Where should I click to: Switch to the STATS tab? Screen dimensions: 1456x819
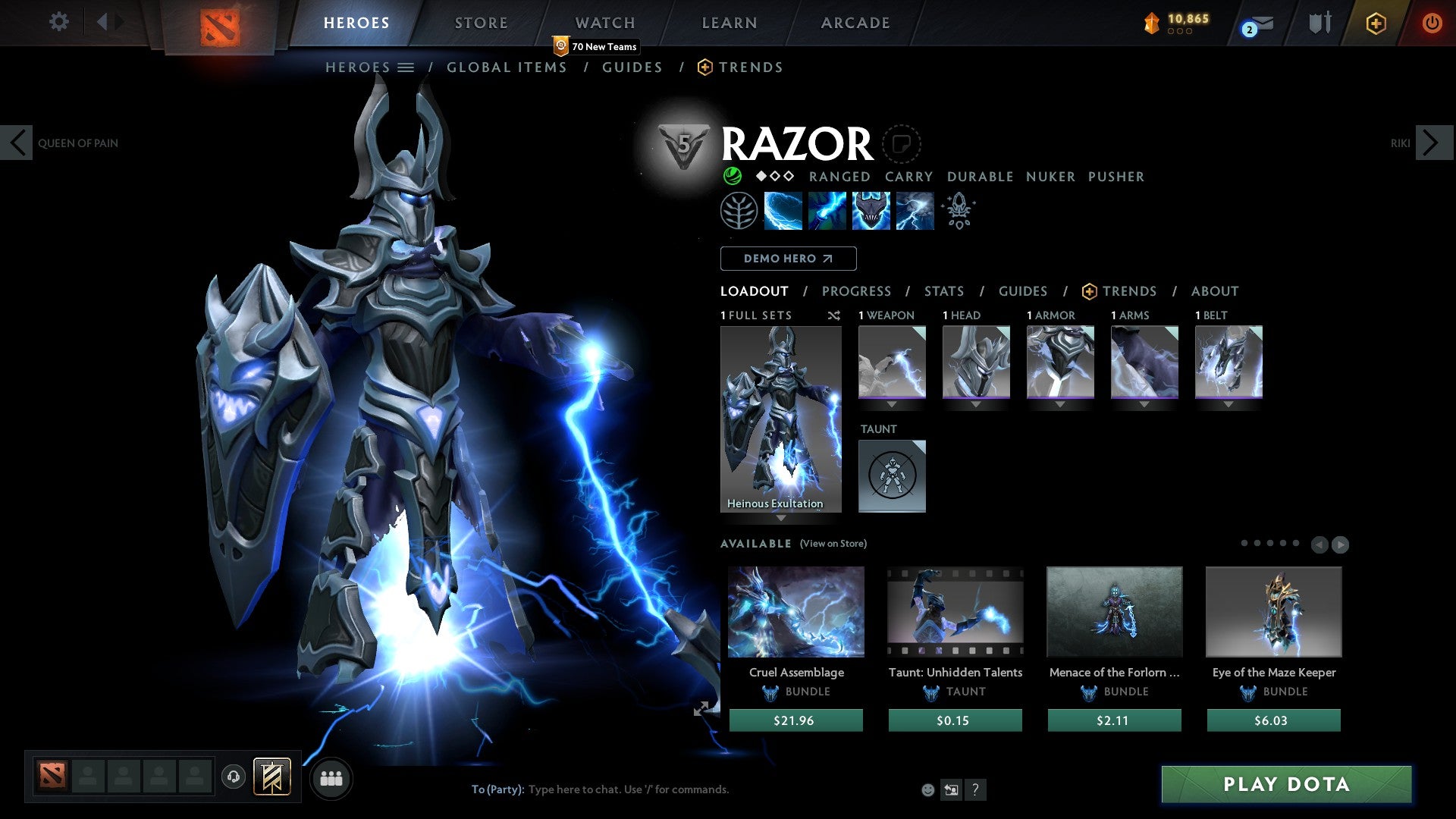[943, 290]
